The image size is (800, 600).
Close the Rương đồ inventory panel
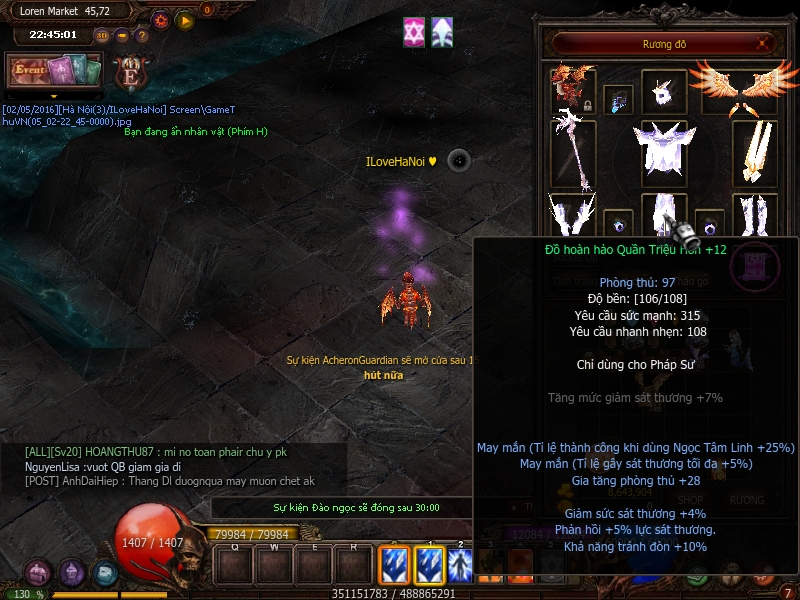click(x=764, y=43)
